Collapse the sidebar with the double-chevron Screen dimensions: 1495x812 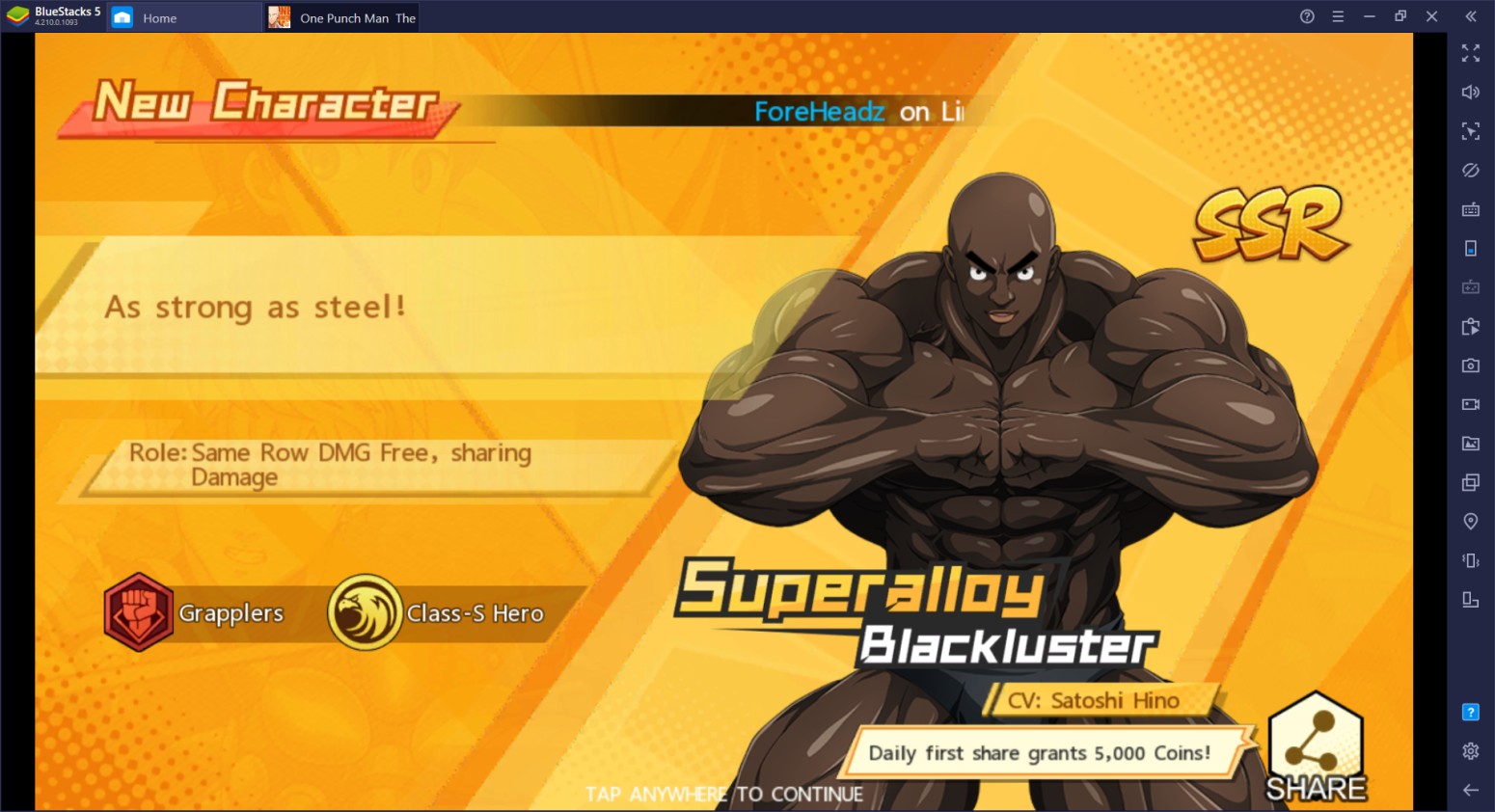click(x=1470, y=16)
